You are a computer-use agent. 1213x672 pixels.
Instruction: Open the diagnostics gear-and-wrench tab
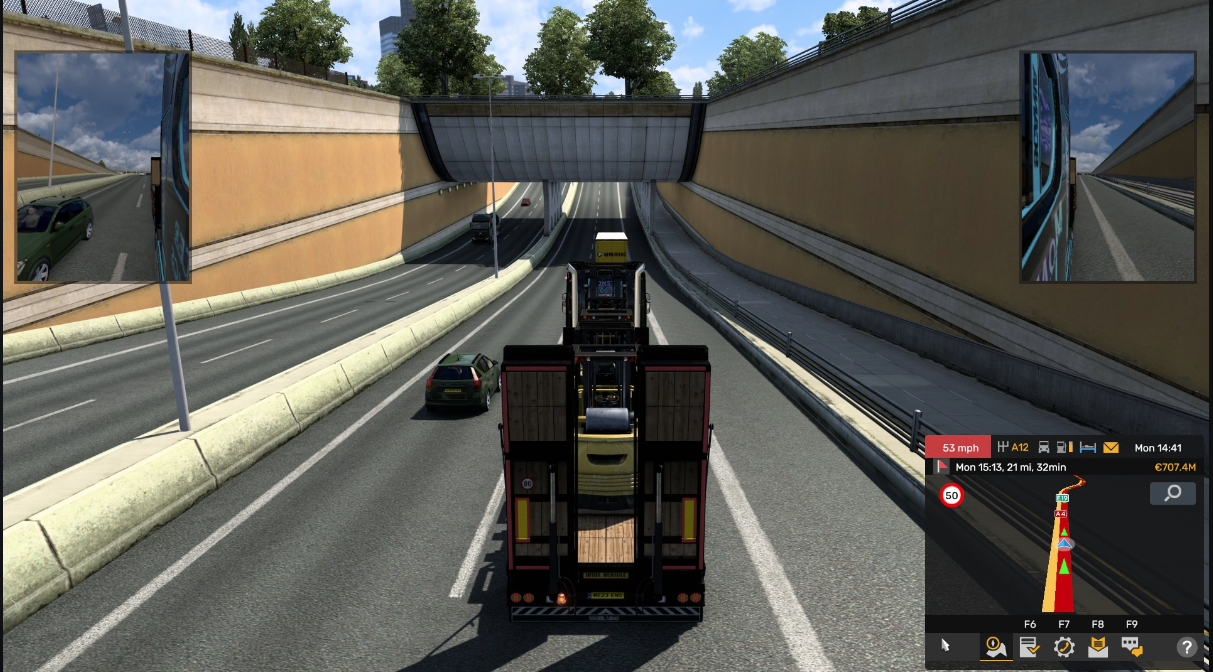pos(1063,646)
